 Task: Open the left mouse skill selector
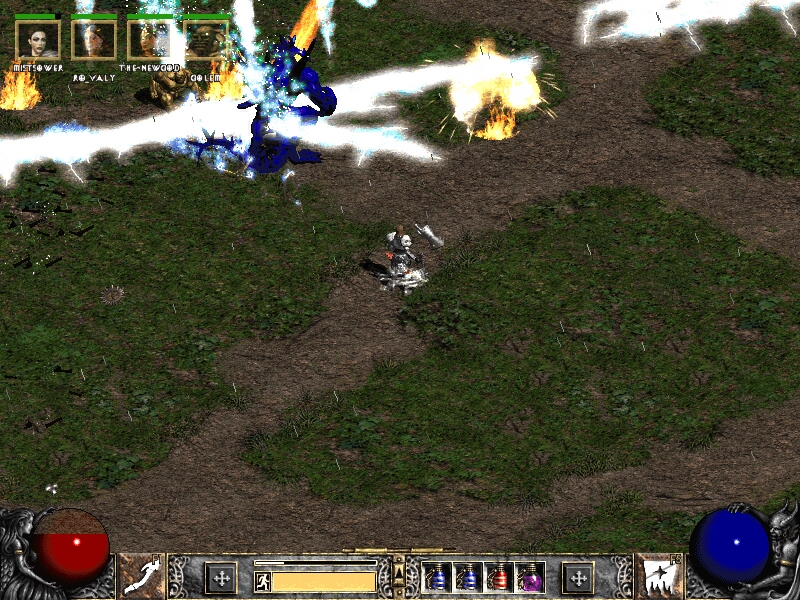pos(142,577)
